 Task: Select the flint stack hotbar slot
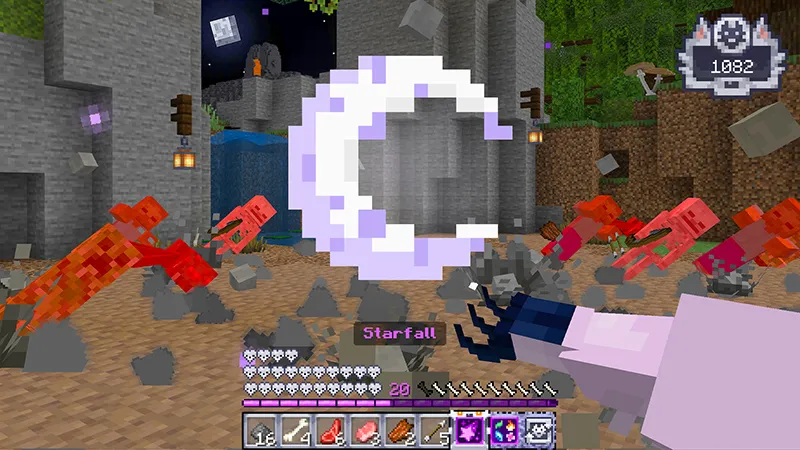(260, 431)
